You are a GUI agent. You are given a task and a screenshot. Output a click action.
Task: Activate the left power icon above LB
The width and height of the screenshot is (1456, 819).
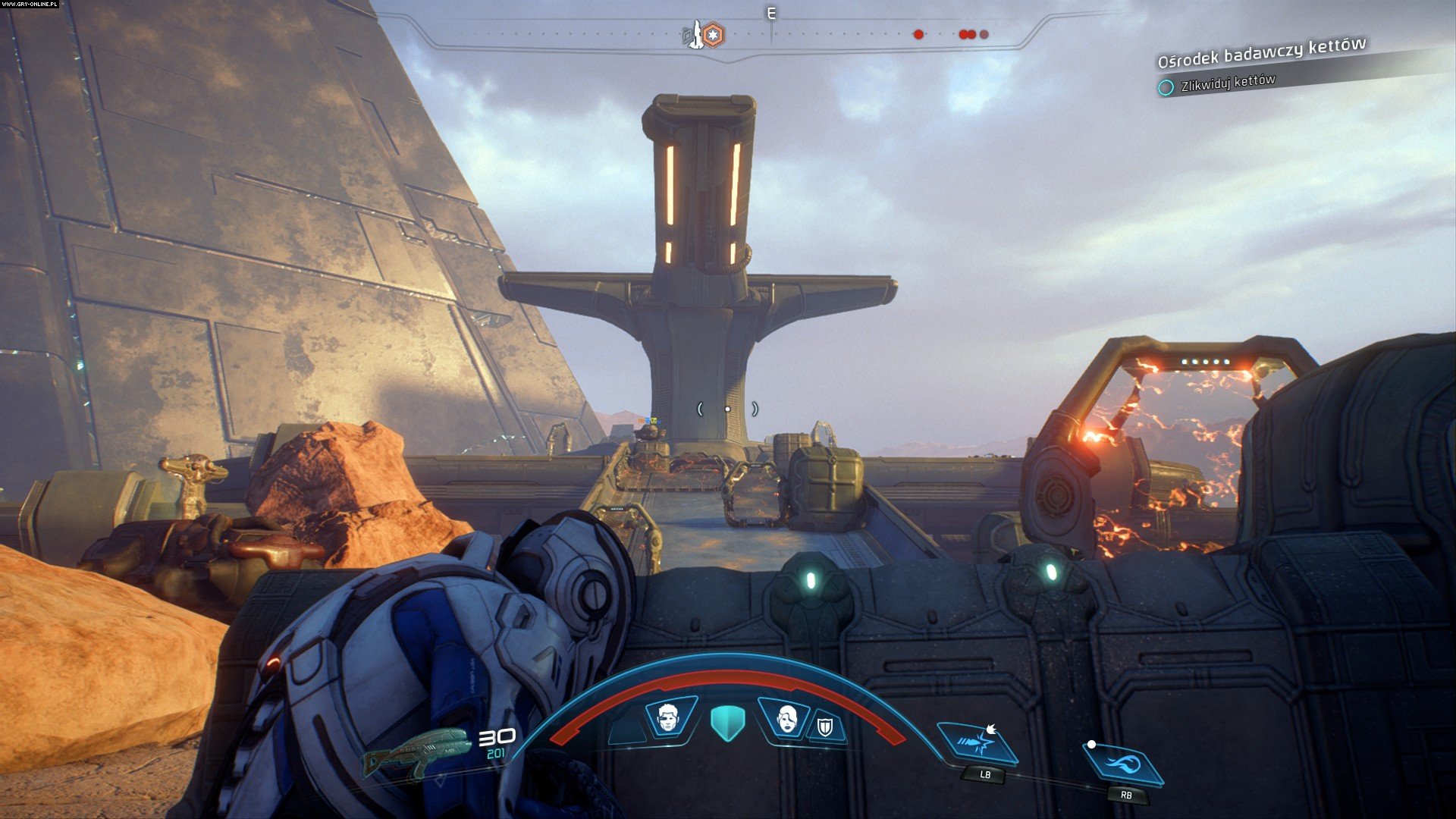pos(978,742)
